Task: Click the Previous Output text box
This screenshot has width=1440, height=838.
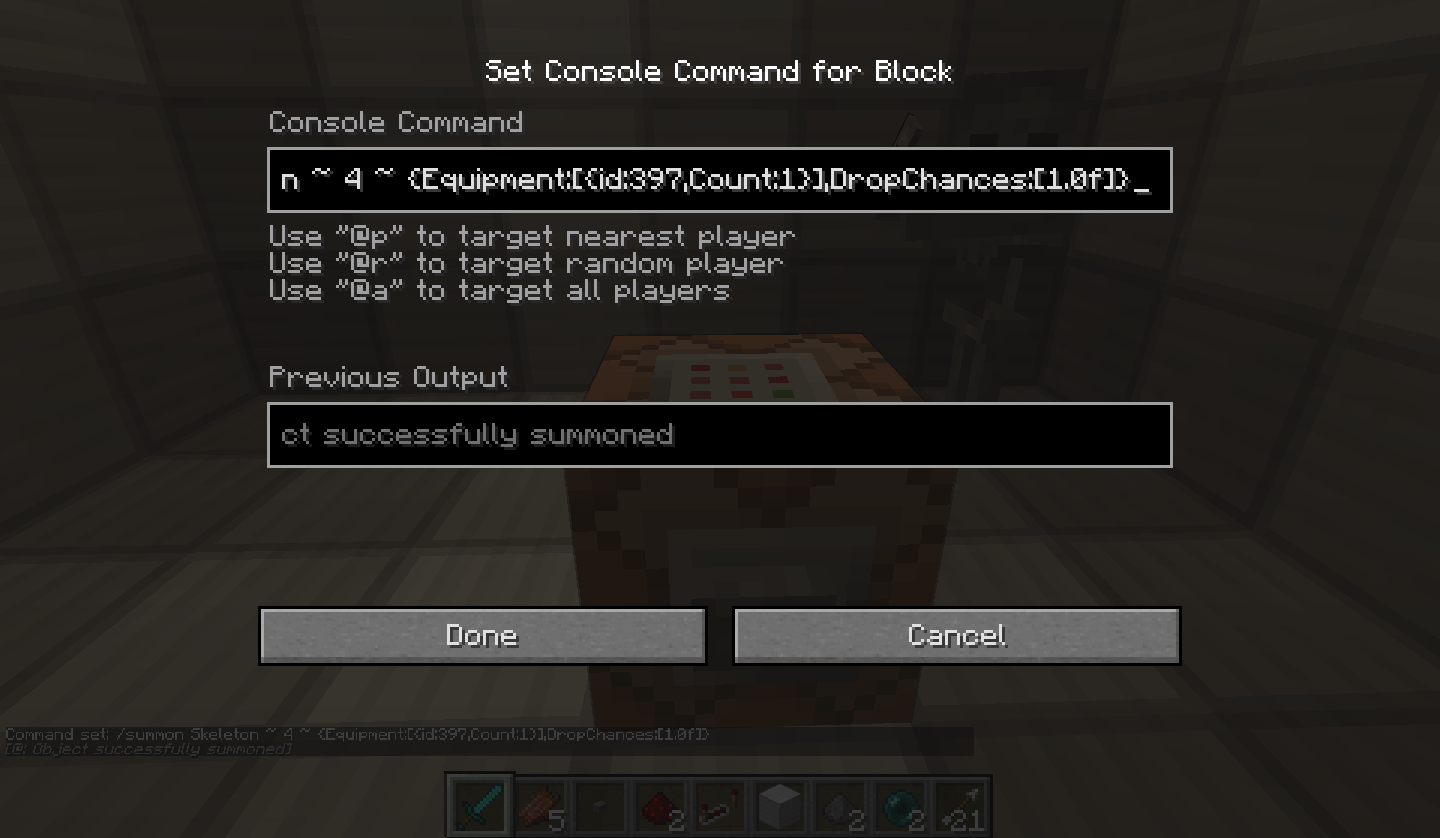Action: [720, 435]
